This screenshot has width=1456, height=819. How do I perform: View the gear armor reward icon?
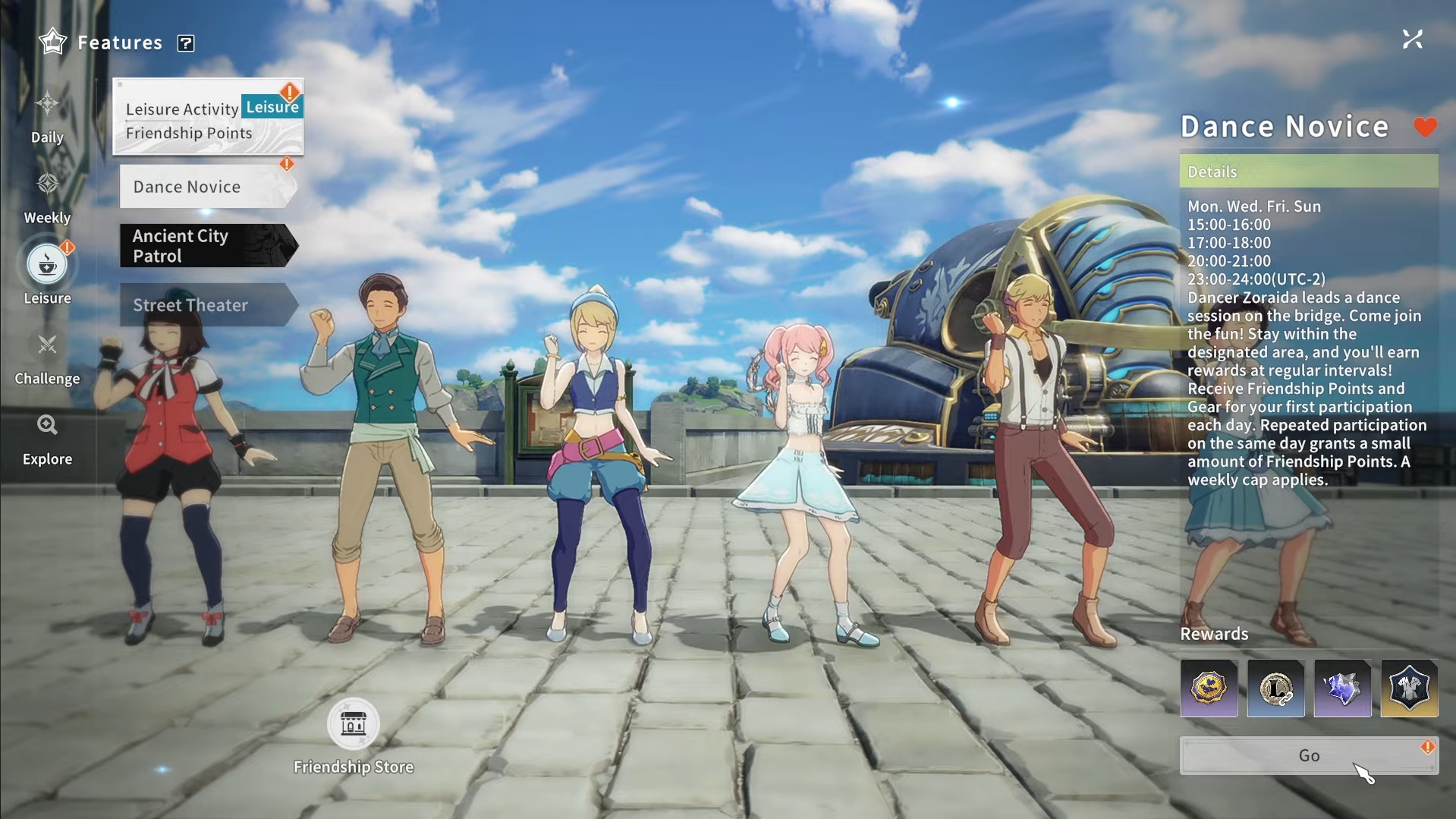1409,688
